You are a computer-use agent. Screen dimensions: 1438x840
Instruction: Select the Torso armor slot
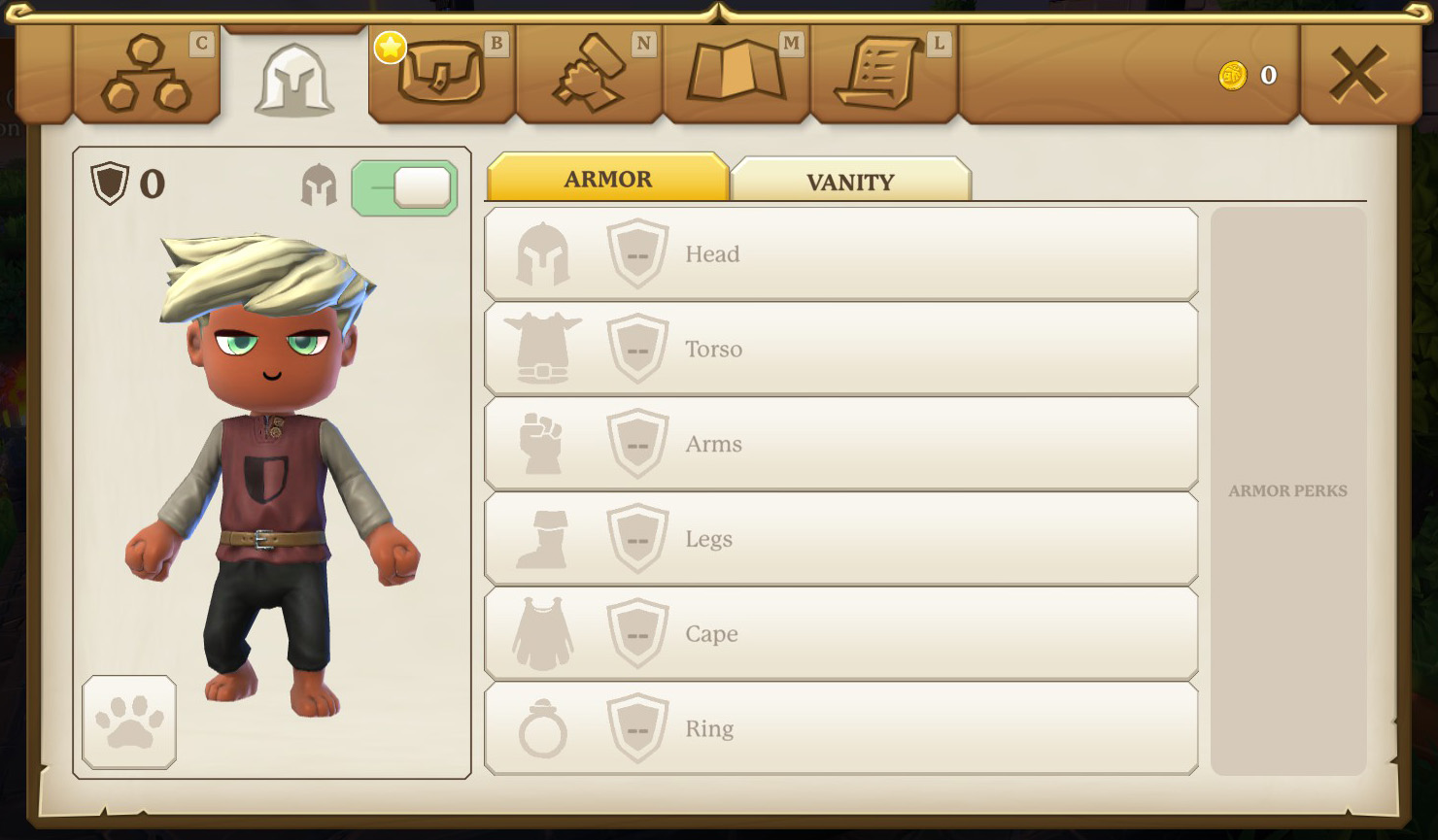840,349
